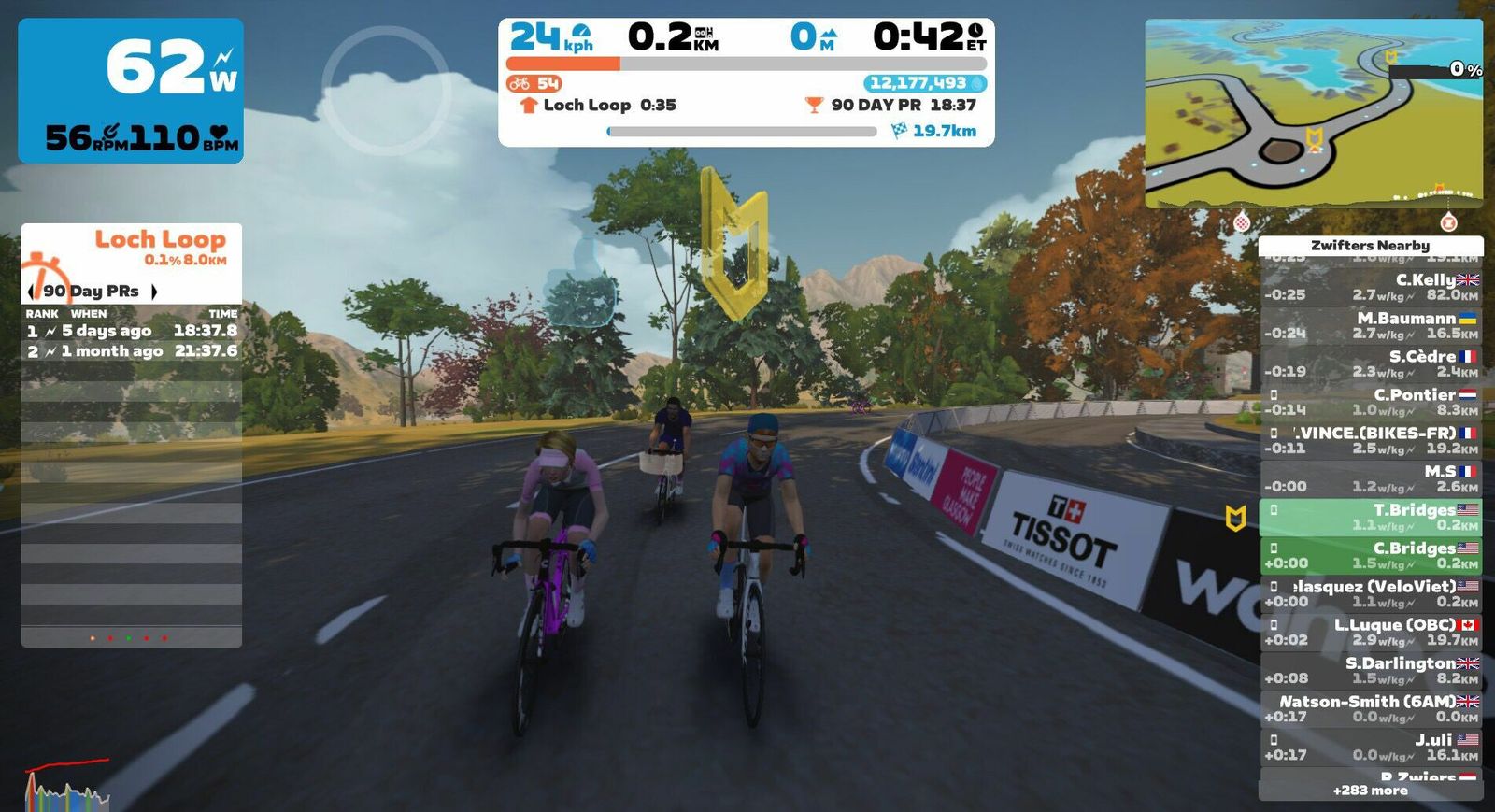1495x812 pixels.
Task: Choose C.Bridges in the rider list
Action: 1371,555
